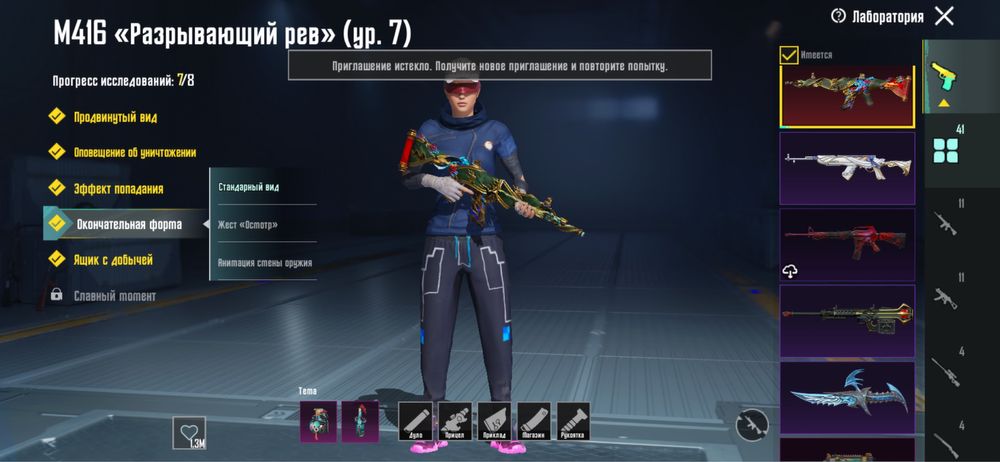Image resolution: width=1000 pixels, height=462 pixels.
Task: Select the «Рукоятка» grip attachment slot
Action: point(573,421)
